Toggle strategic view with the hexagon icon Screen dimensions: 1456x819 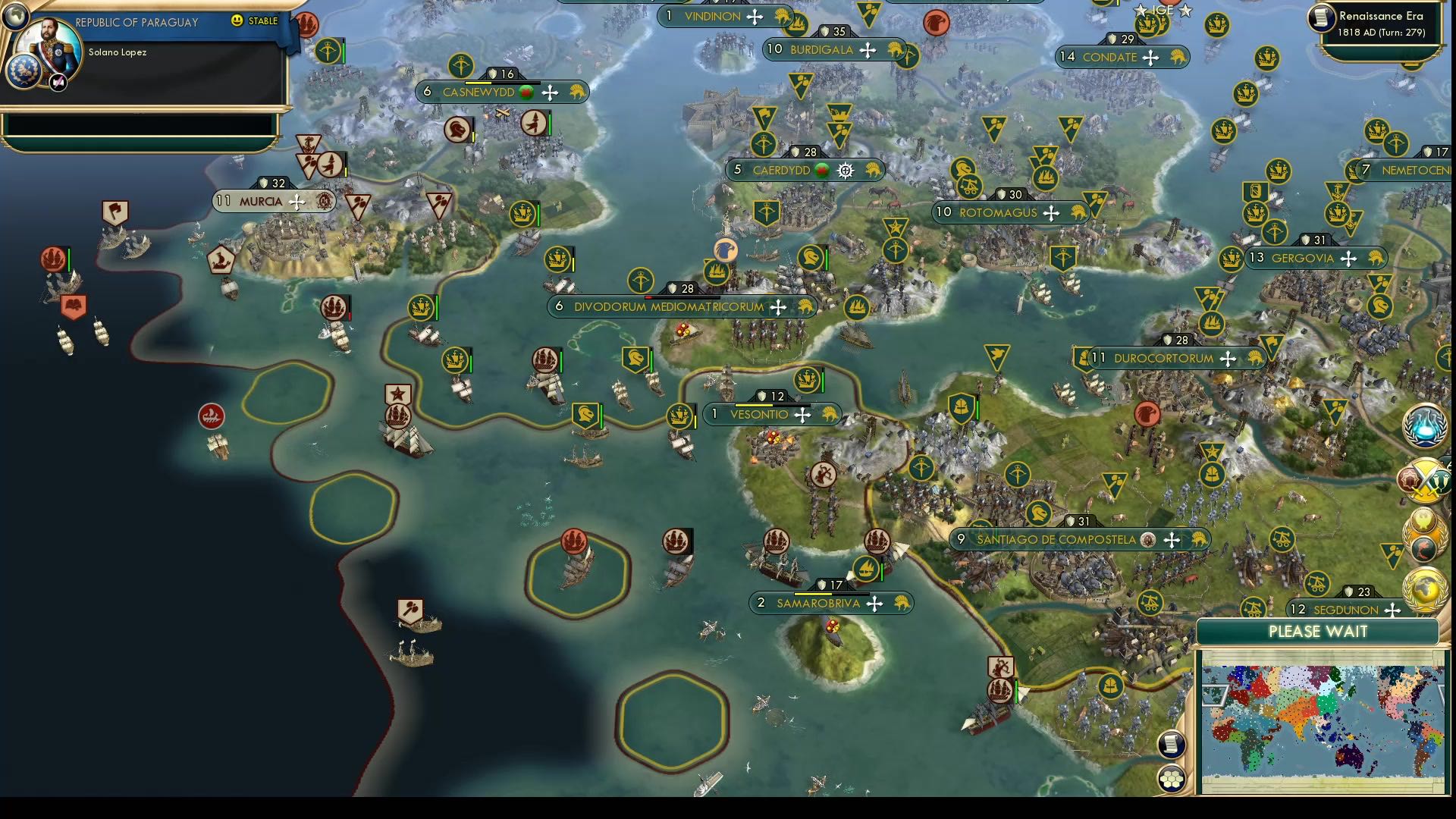pos(1170,777)
